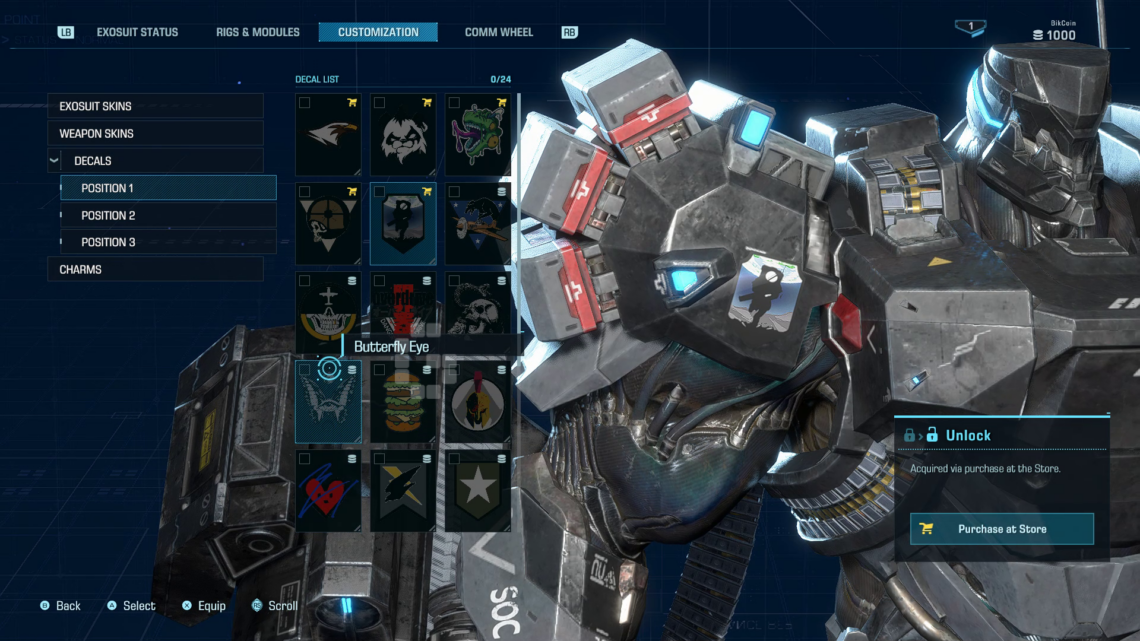Viewport: 1140px width, 641px height.
Task: Switch to the Exosuit Status tab
Action: tap(137, 32)
